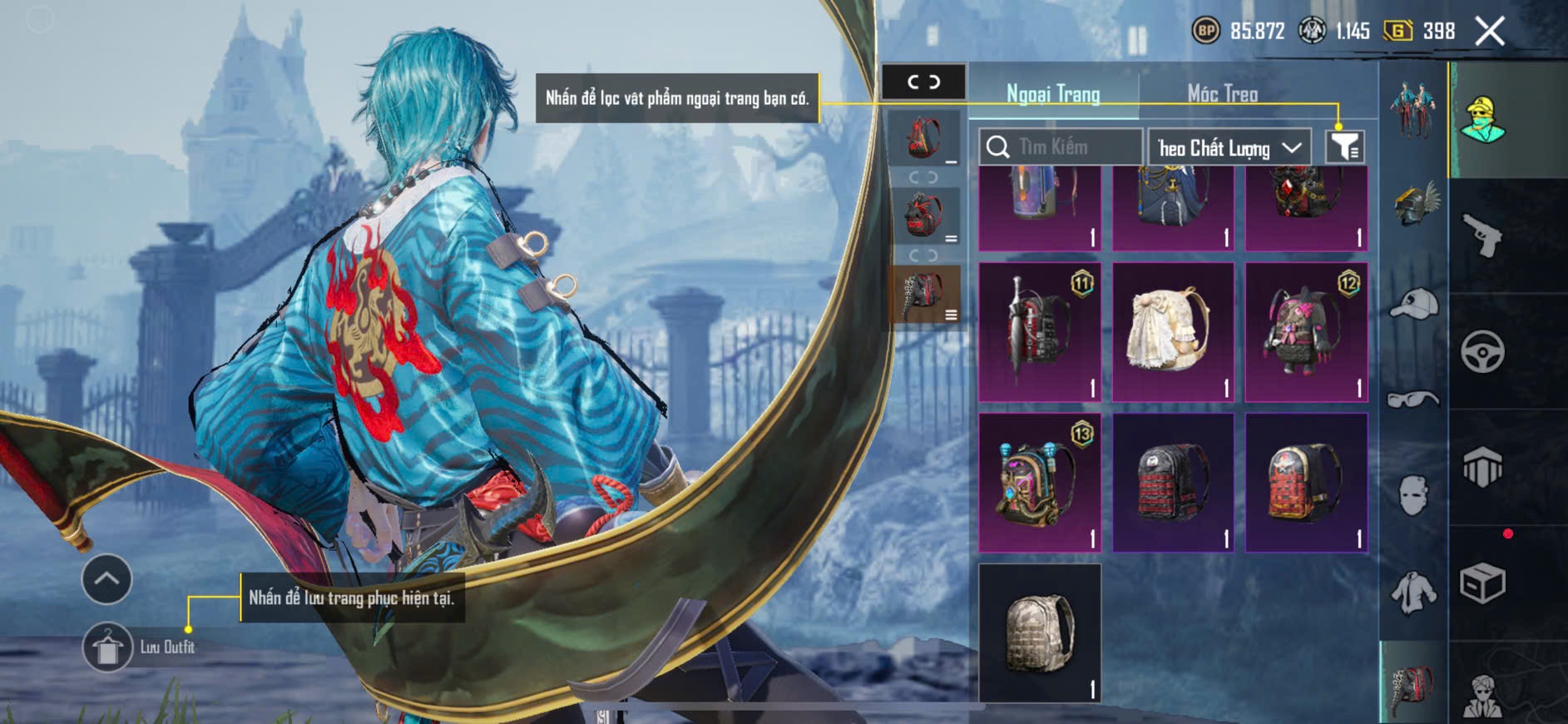This screenshot has height=724, width=1568.
Task: Open the Theo Chất Lượng sort dropdown
Action: coord(1229,148)
